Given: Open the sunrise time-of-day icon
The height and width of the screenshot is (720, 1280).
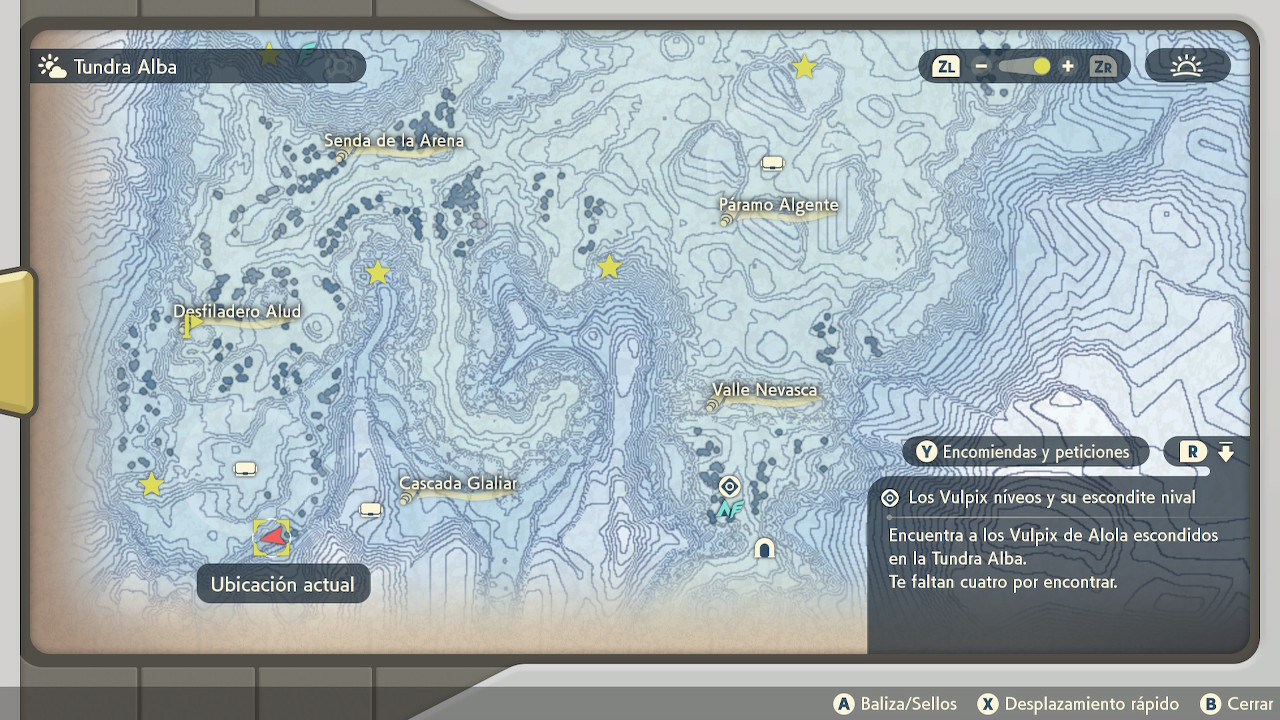Looking at the screenshot, I should click(1187, 67).
